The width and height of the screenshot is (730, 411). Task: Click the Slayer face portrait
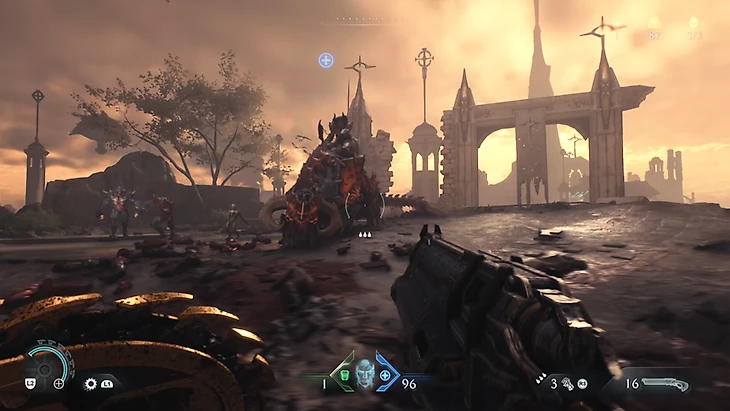point(364,378)
